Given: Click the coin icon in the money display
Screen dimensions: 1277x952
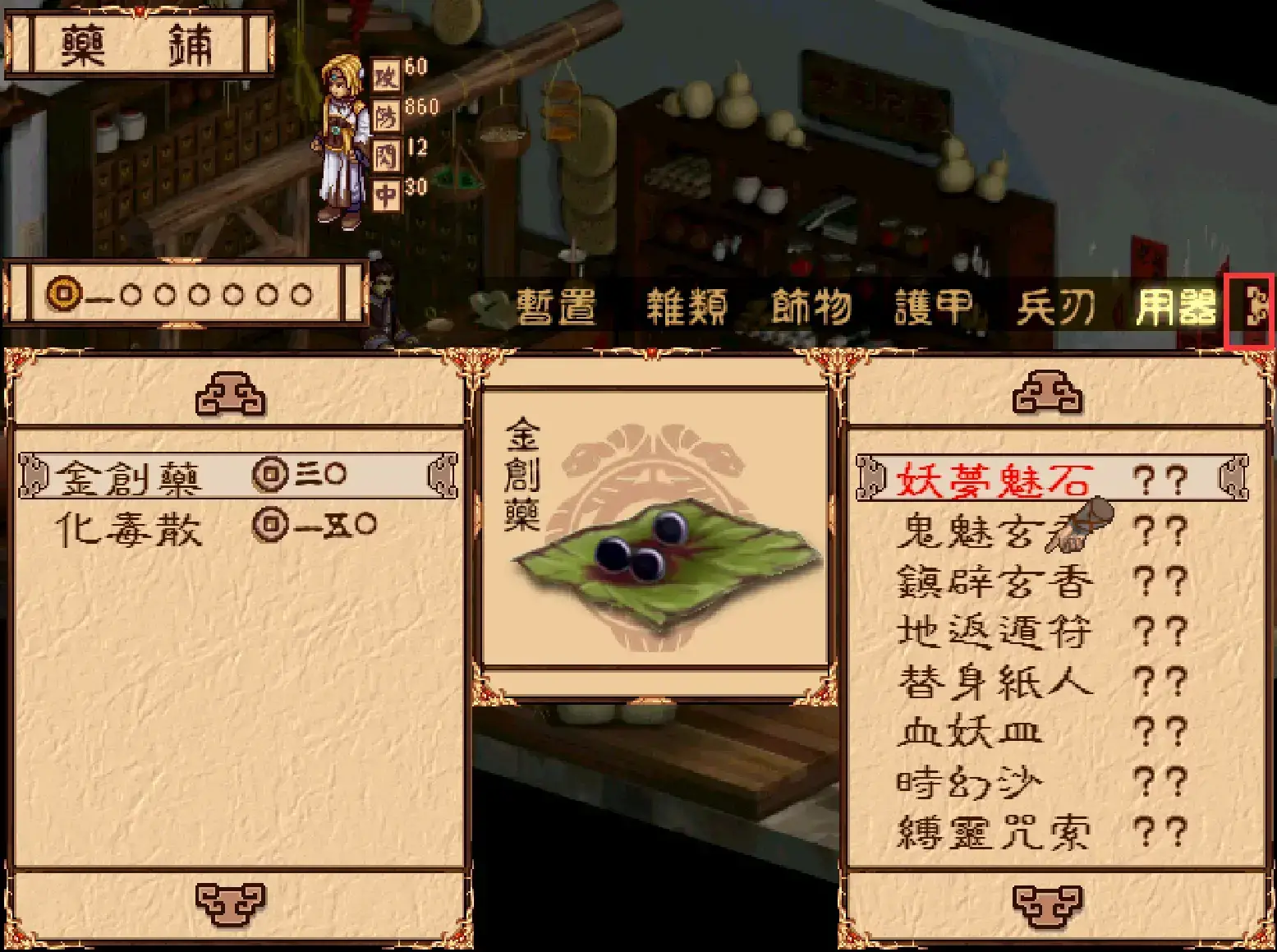Looking at the screenshot, I should (x=63, y=293).
